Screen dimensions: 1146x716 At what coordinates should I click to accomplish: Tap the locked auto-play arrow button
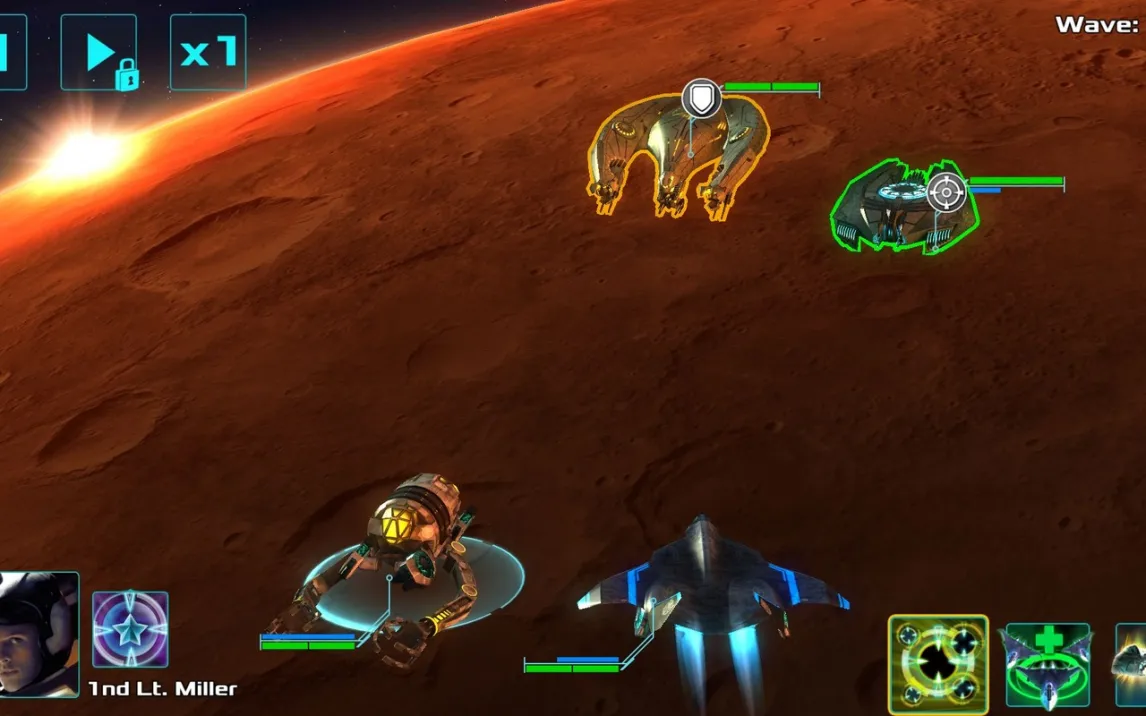(x=98, y=53)
